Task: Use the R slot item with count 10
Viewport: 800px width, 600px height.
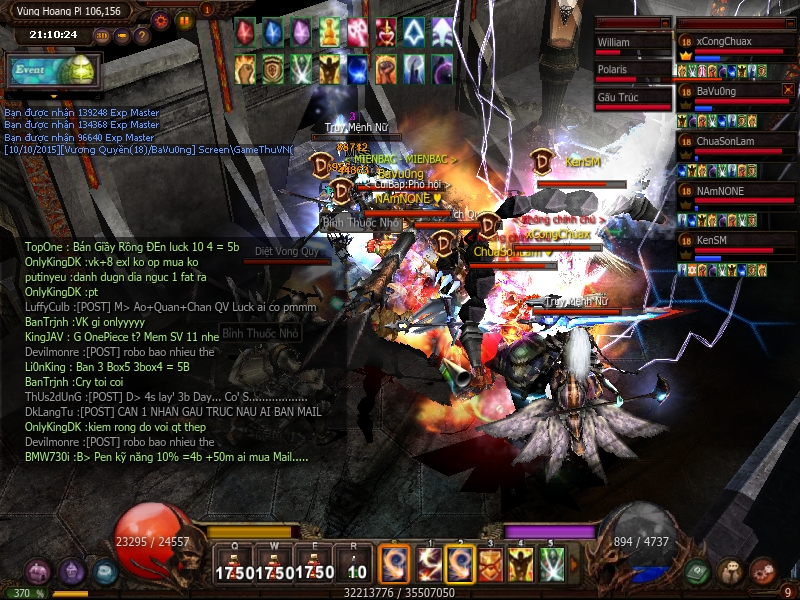Action: [356, 565]
